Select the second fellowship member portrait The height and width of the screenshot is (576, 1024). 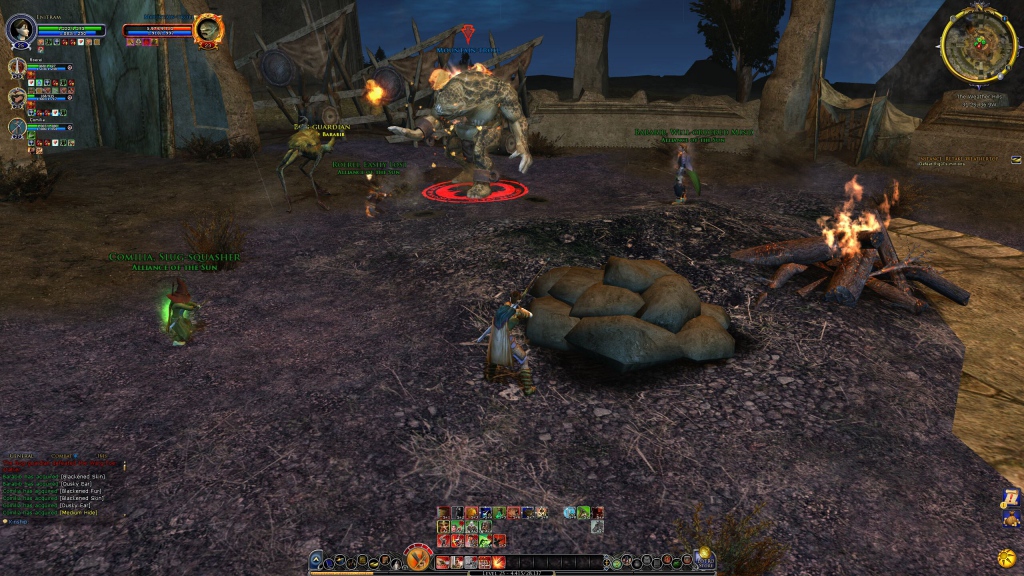(17, 97)
